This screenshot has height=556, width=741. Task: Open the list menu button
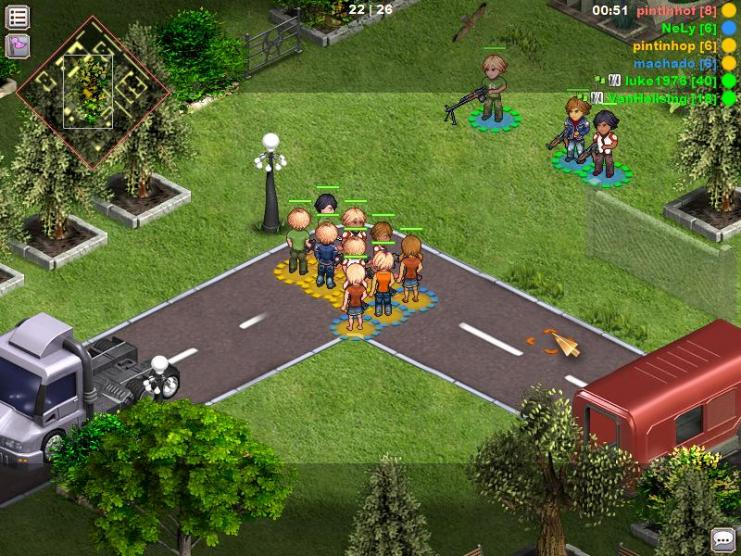click(x=17, y=17)
